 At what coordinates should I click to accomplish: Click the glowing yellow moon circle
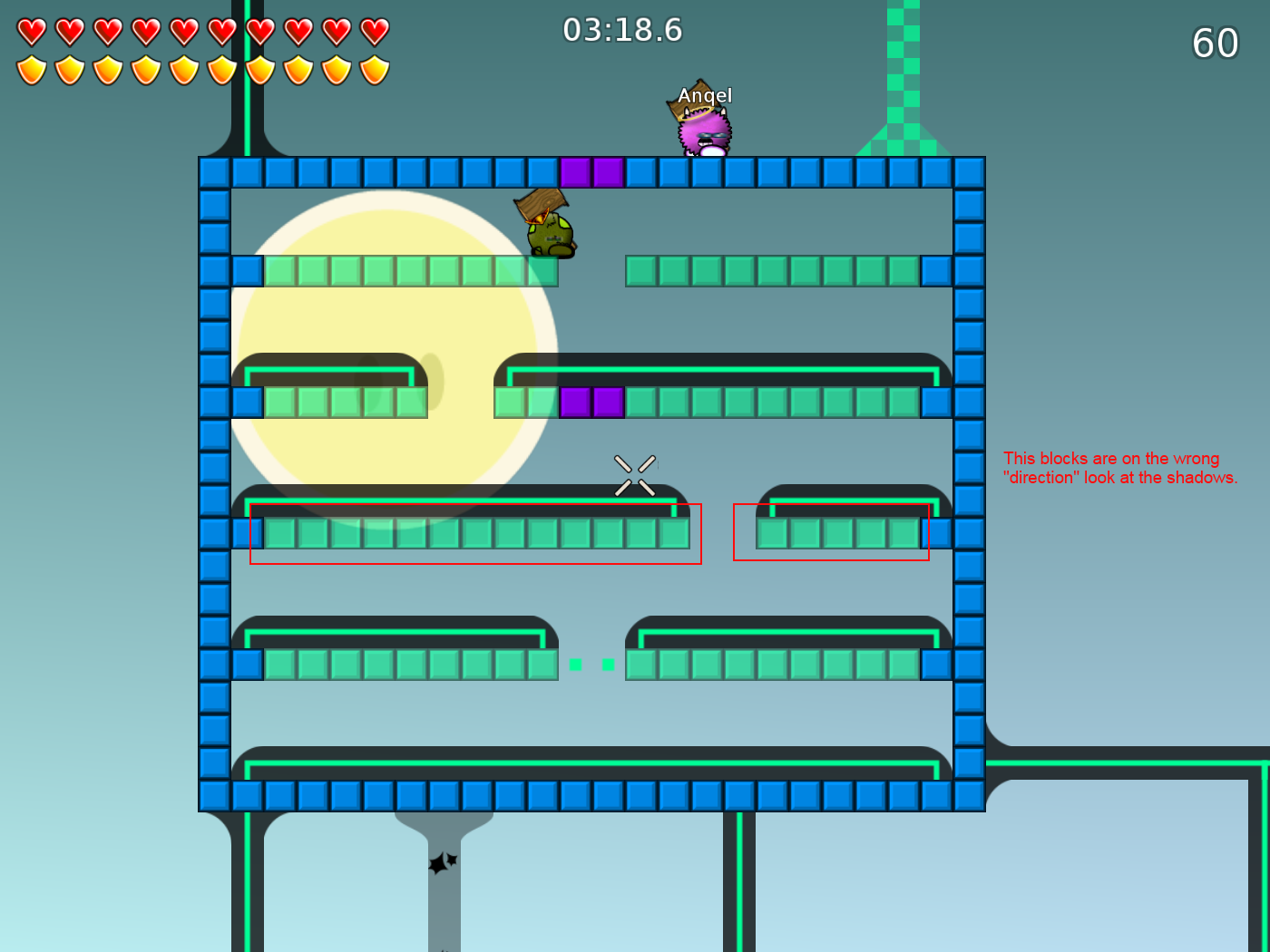(x=399, y=354)
